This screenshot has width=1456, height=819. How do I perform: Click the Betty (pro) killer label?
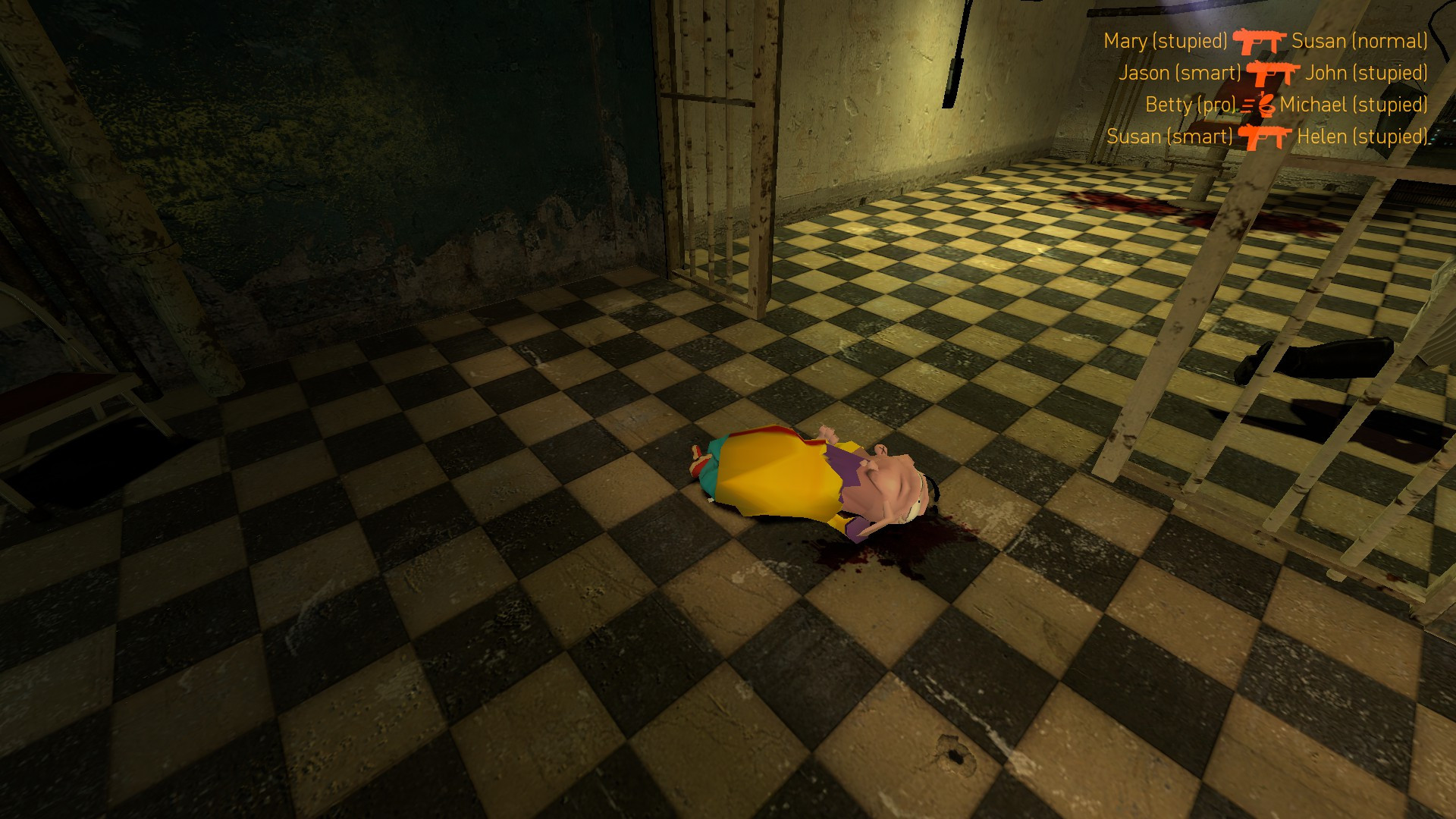click(x=1191, y=105)
